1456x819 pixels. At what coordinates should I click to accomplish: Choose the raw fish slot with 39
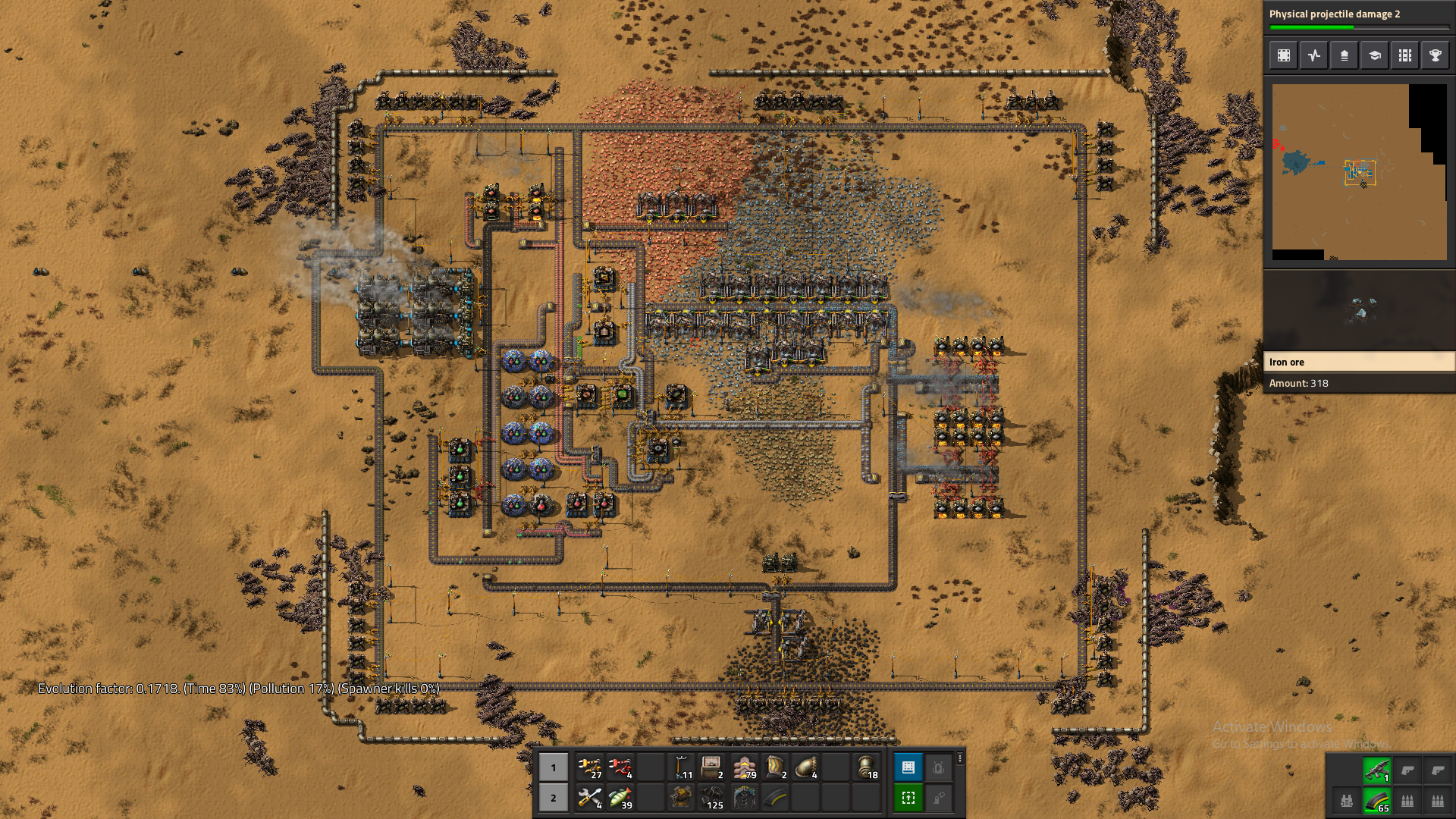coord(620,798)
